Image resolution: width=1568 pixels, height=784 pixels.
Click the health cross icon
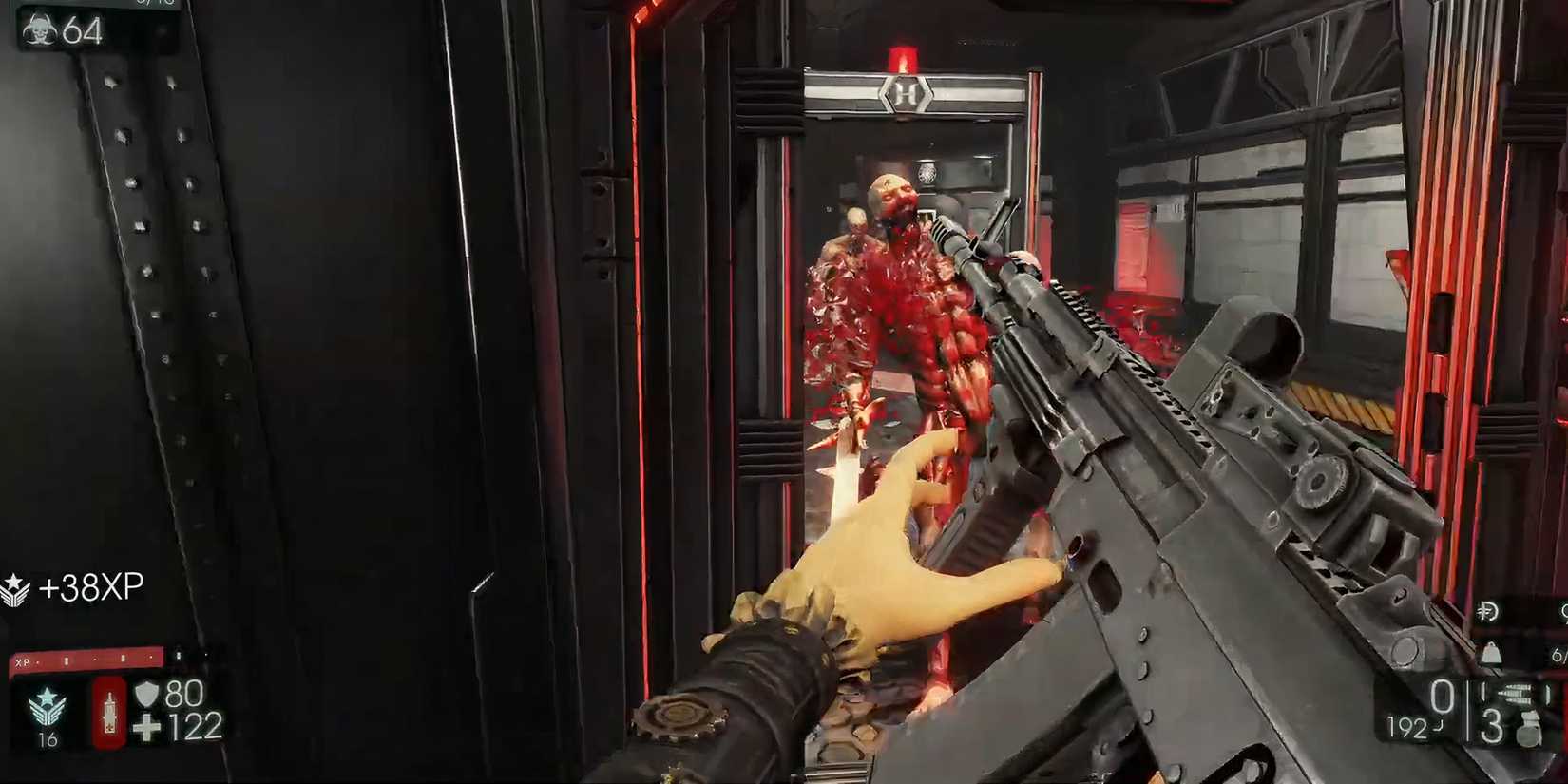click(x=147, y=727)
